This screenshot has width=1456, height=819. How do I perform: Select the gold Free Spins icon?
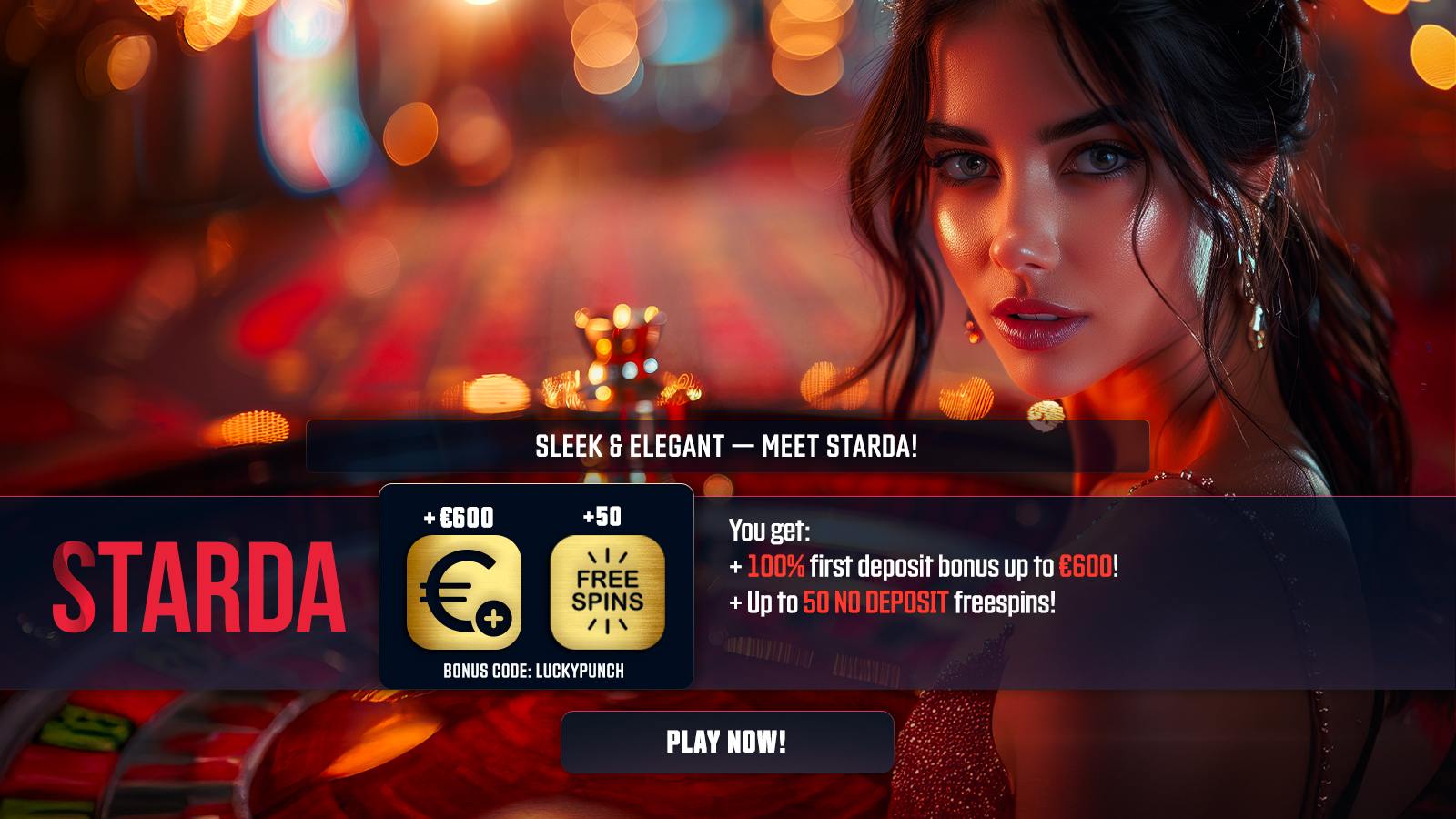608,592
